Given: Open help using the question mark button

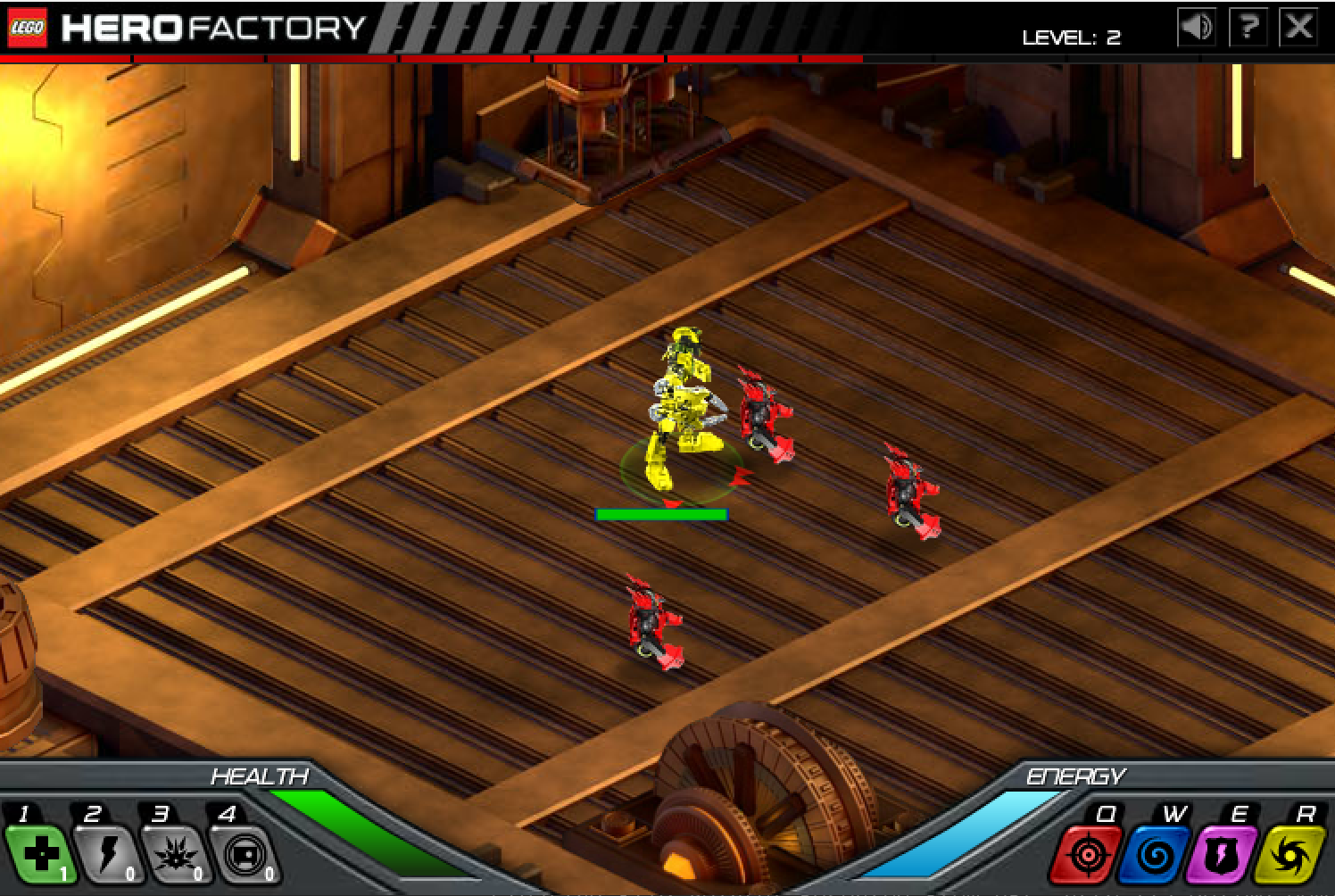Looking at the screenshot, I should (x=1248, y=27).
